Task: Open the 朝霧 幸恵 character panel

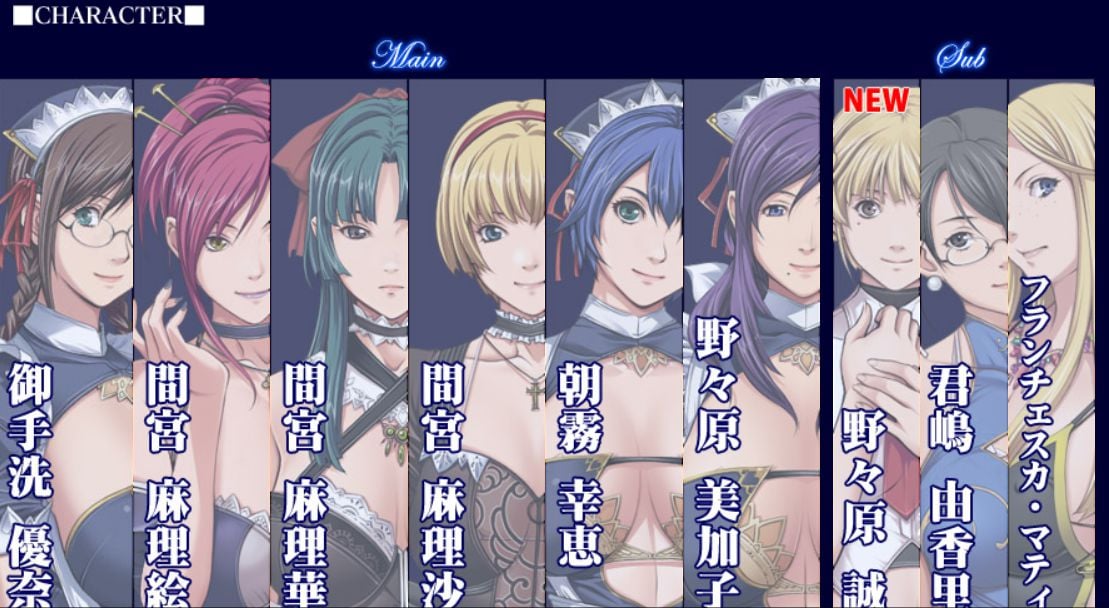Action: pyautogui.click(x=614, y=340)
